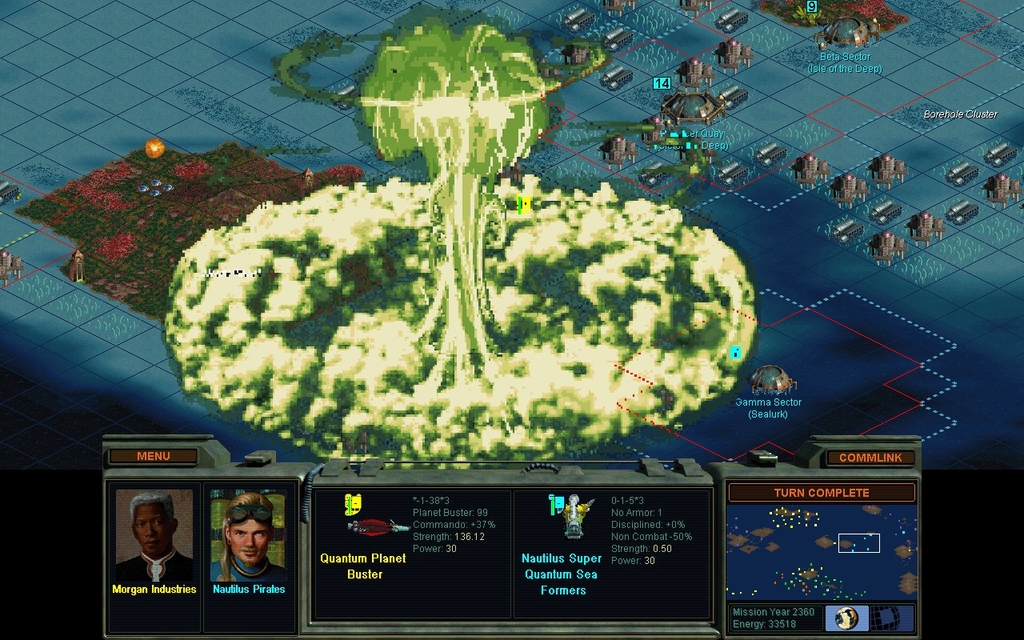Open the MENU button
The width and height of the screenshot is (1024, 640).
pyautogui.click(x=153, y=457)
